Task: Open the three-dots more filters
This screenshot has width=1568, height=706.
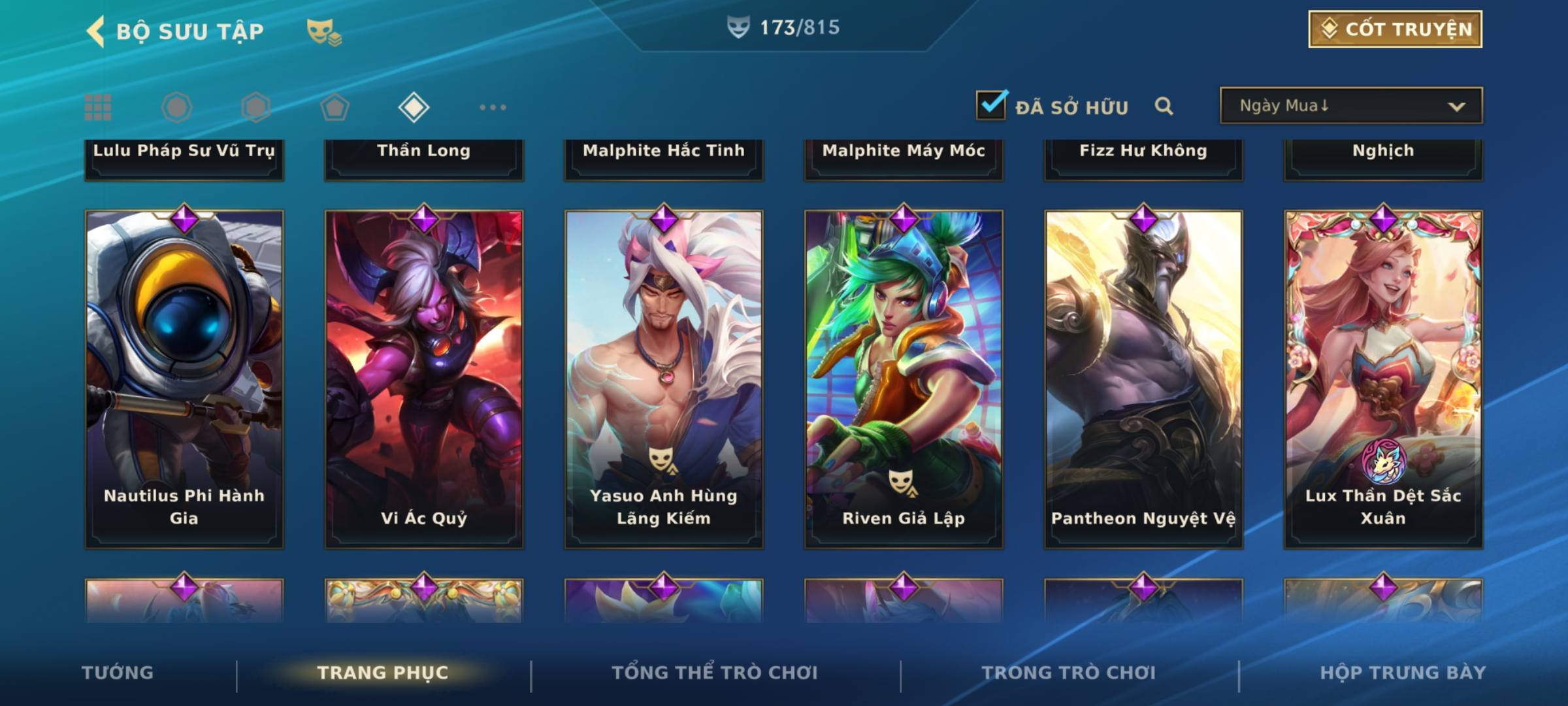Action: coord(493,107)
